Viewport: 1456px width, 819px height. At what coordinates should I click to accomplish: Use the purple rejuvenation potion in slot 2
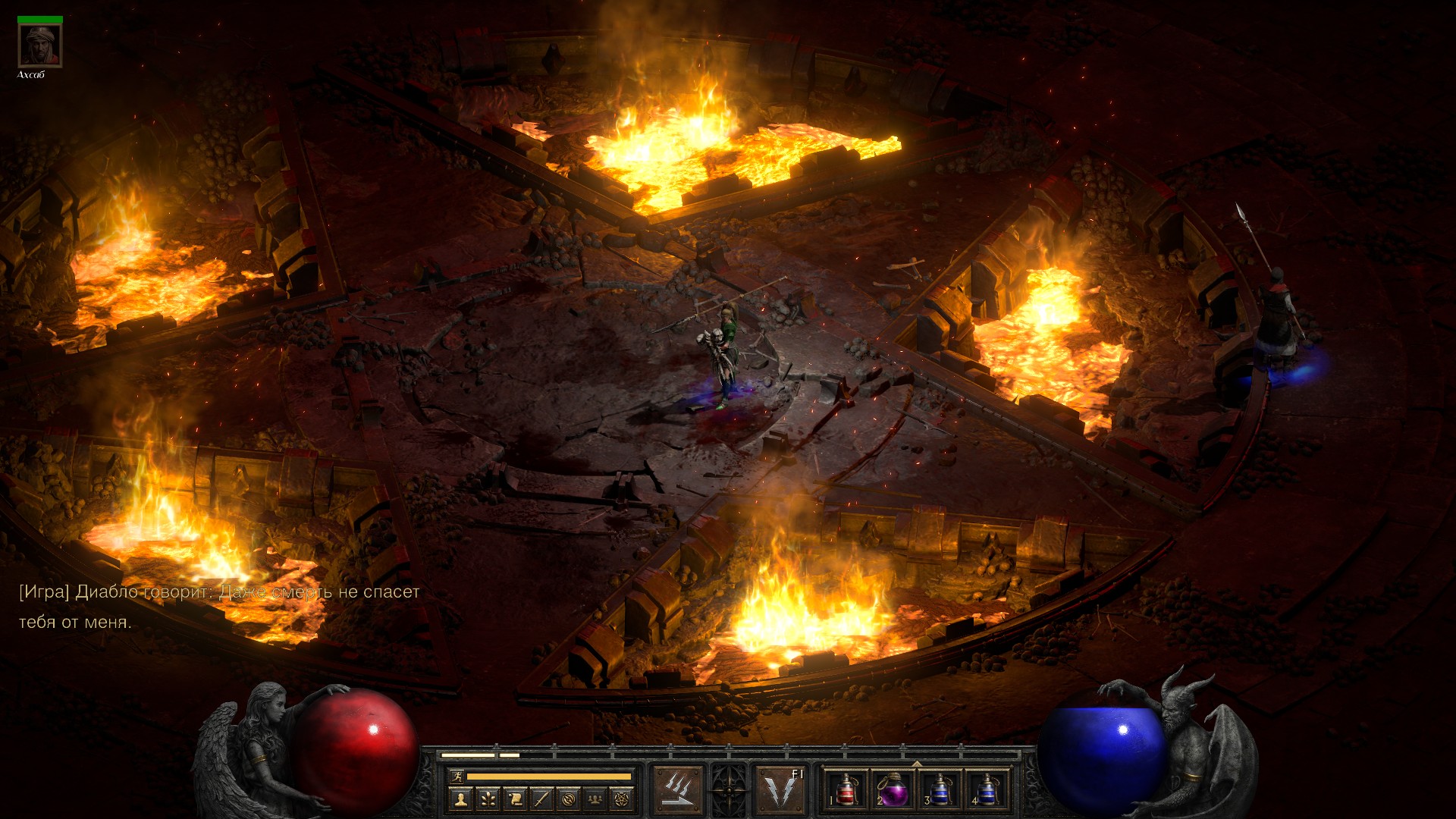click(893, 790)
